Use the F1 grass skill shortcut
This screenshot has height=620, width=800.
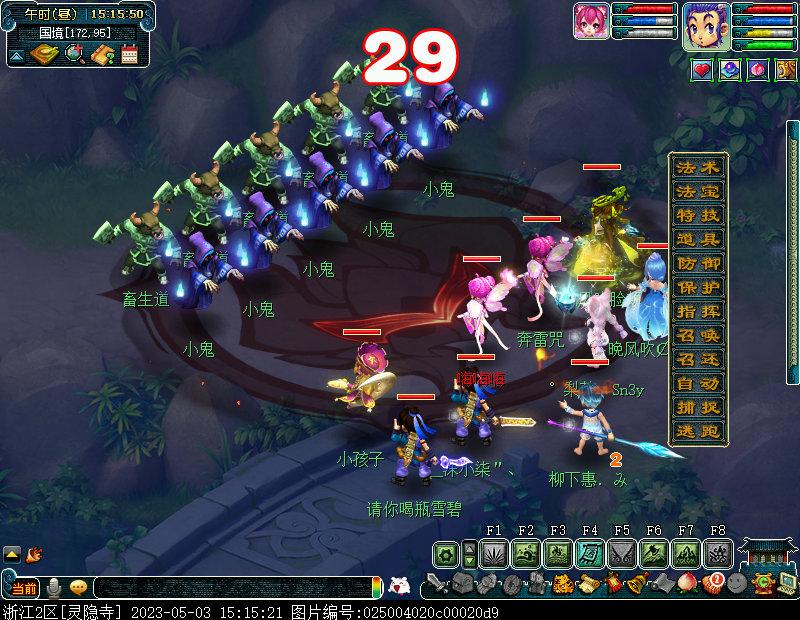click(x=494, y=553)
